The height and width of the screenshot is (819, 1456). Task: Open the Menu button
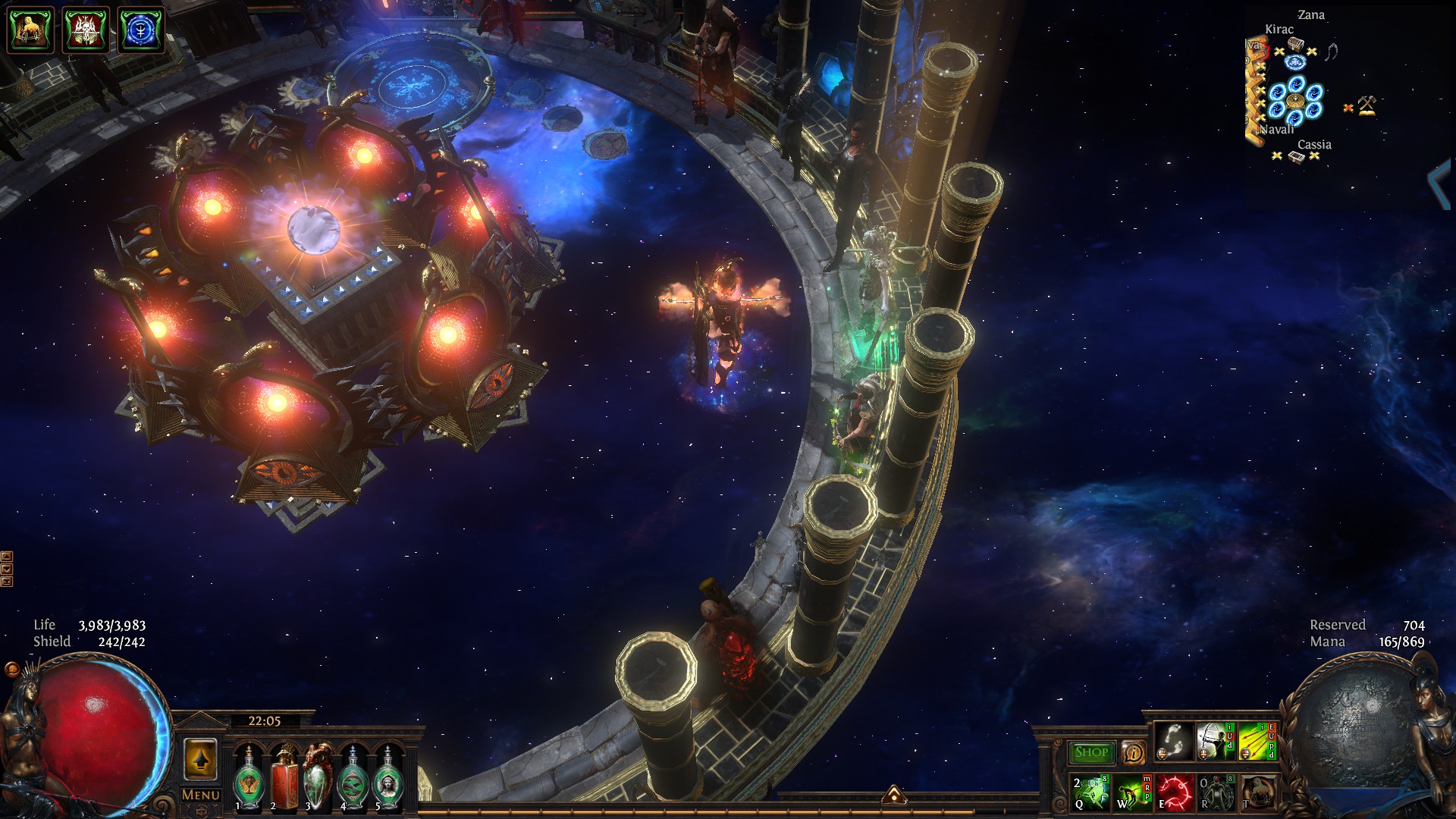201,795
